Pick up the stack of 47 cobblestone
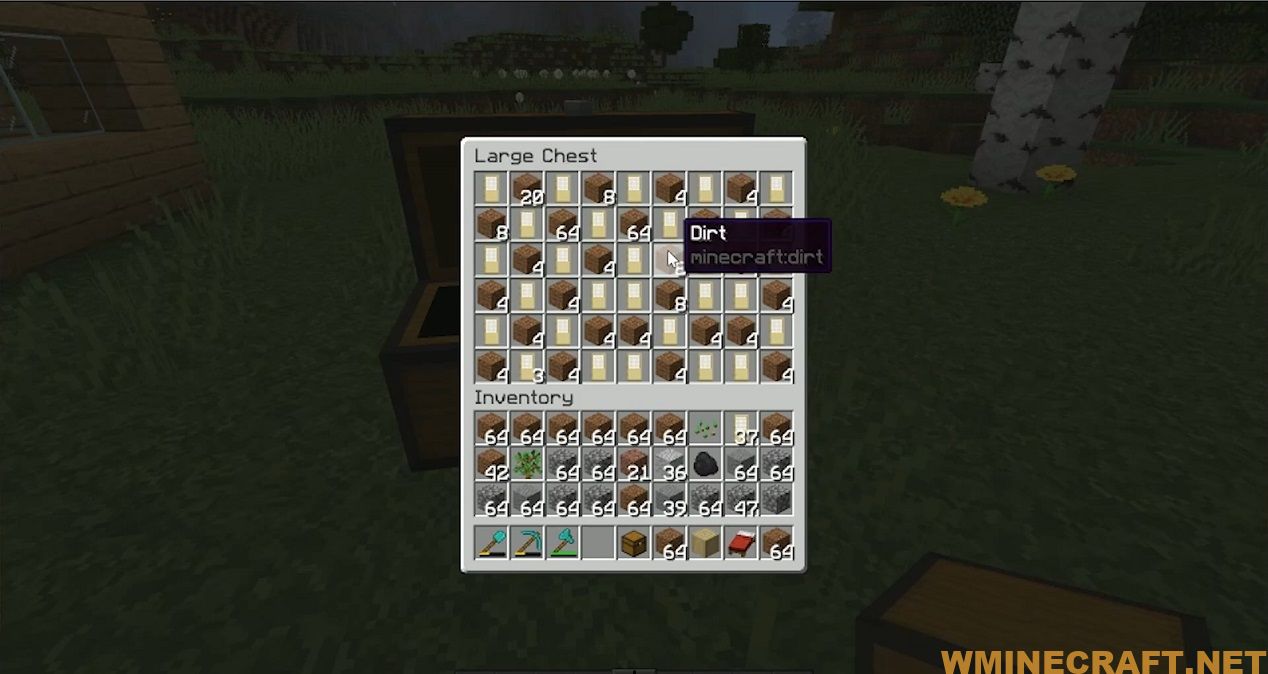The image size is (1268, 674). (741, 500)
